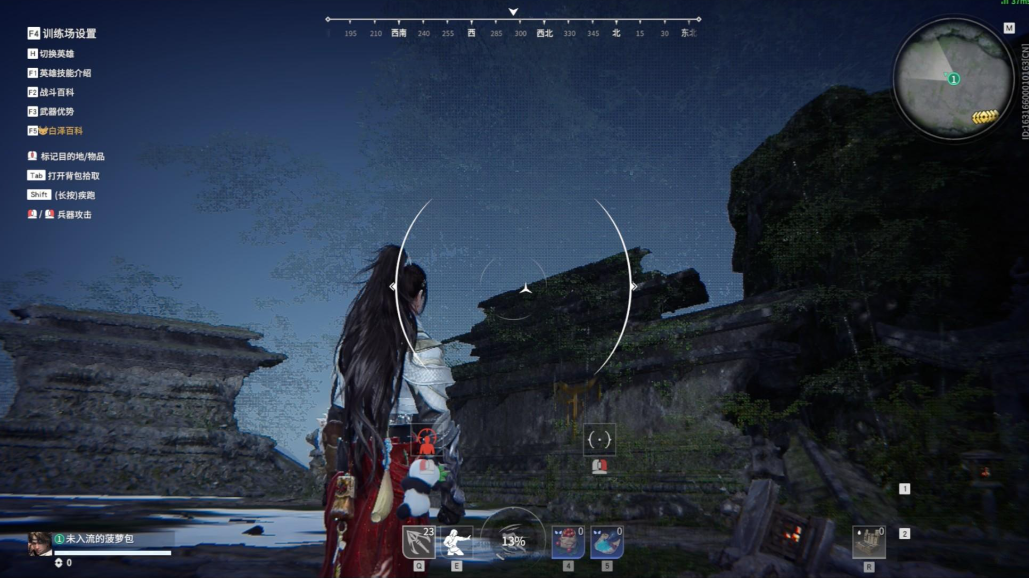Select the repair kit slot at right

click(x=868, y=542)
